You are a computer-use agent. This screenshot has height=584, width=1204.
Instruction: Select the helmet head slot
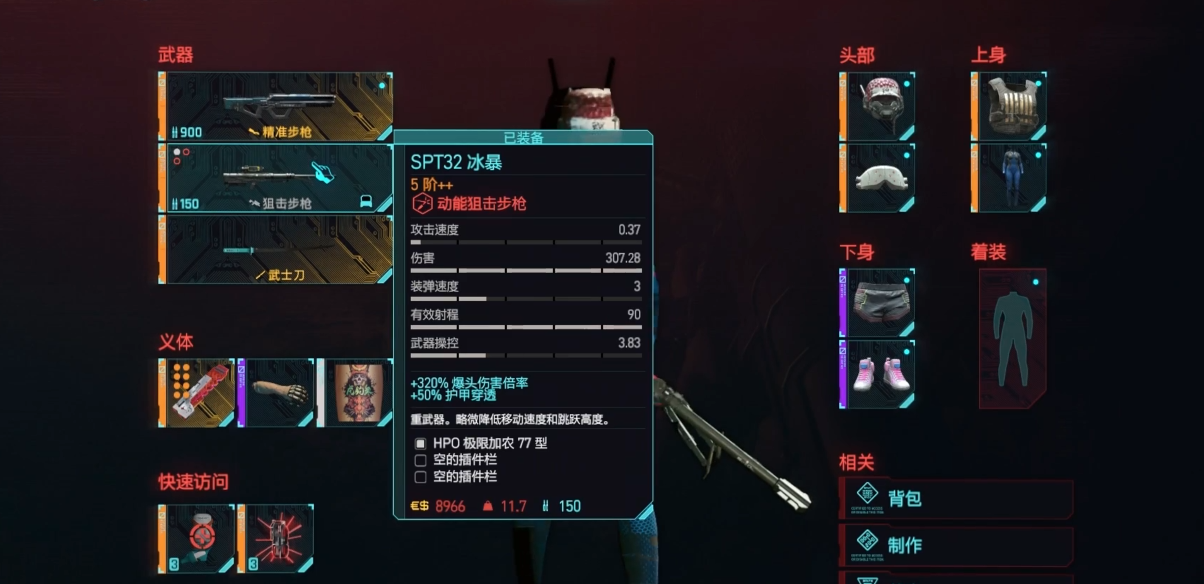pyautogui.click(x=878, y=105)
